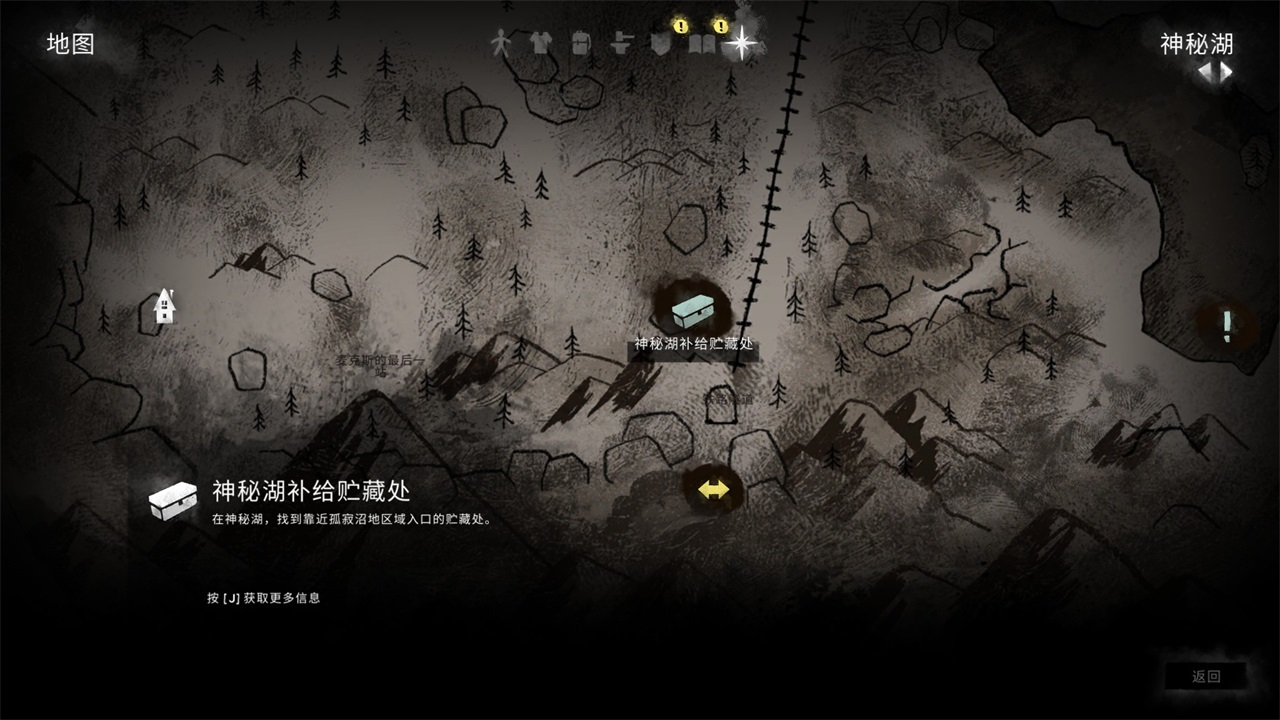This screenshot has height=720, width=1280.
Task: Show the previous region with the left arrow
Action: (1205, 72)
